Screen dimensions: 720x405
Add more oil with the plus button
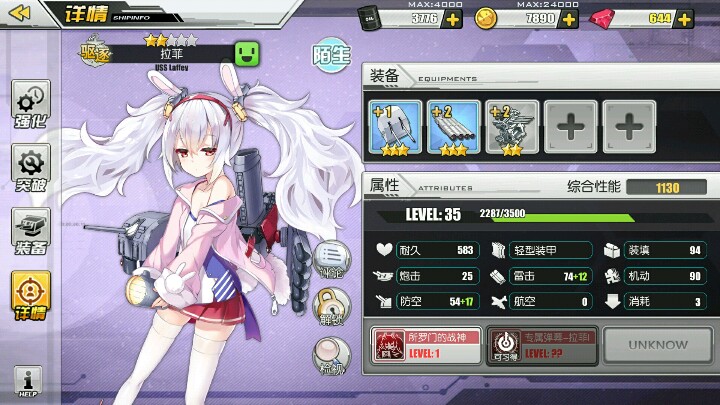[x=453, y=18]
